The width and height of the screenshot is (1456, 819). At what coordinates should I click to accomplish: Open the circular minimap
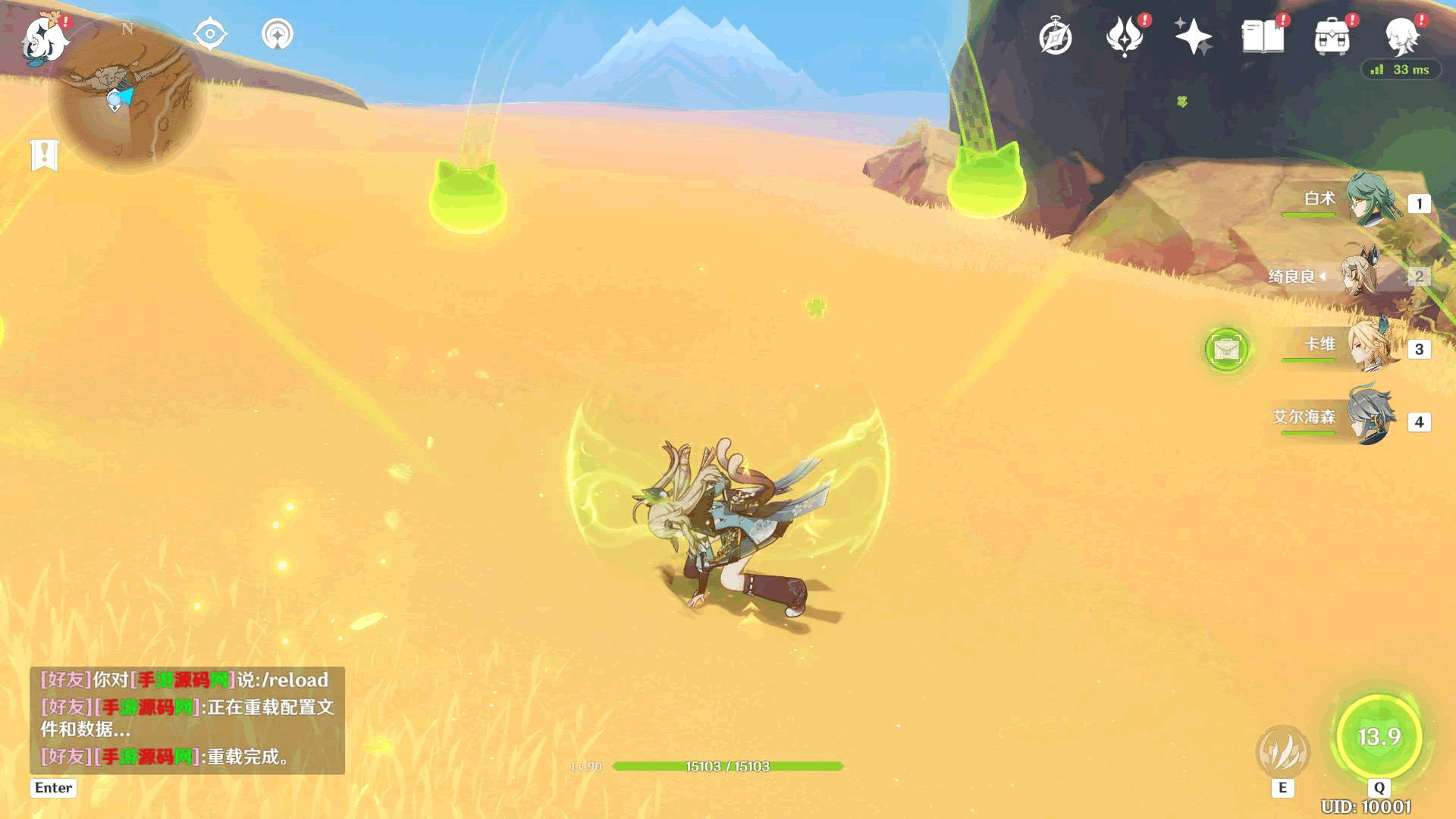(127, 95)
